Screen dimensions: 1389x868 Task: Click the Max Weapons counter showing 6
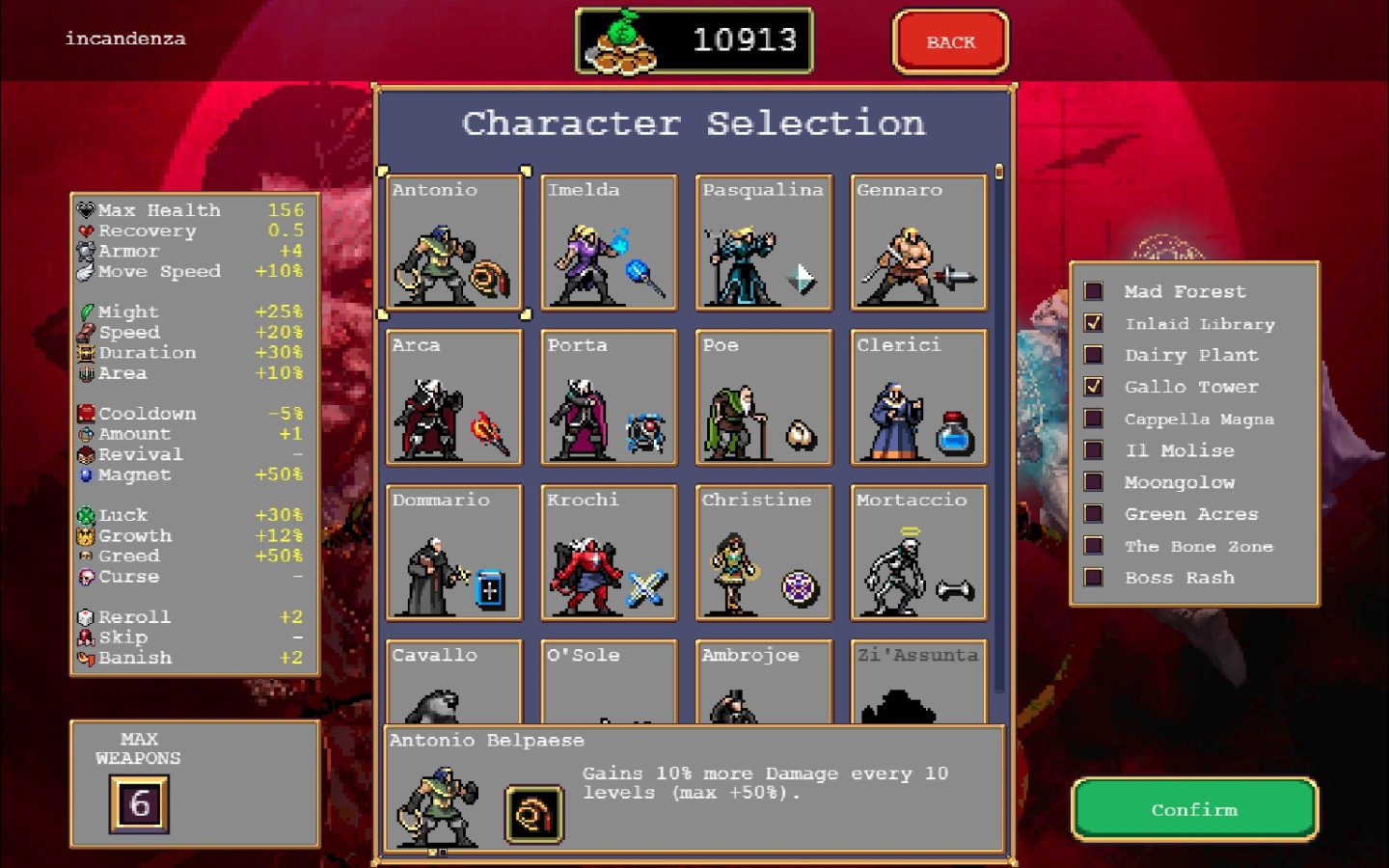[138, 803]
